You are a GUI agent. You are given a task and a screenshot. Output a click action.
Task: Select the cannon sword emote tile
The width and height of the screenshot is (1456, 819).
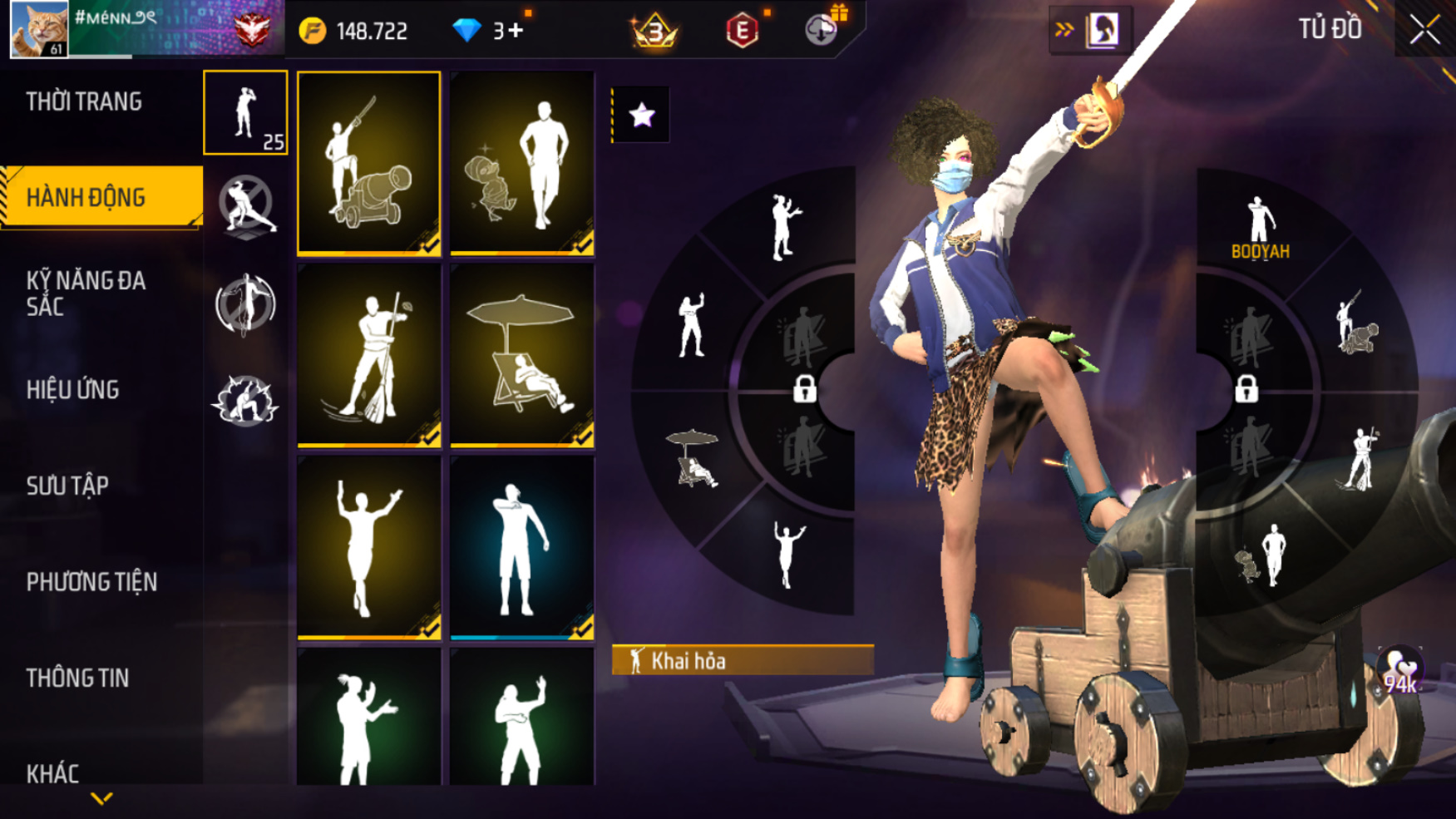coord(369,163)
